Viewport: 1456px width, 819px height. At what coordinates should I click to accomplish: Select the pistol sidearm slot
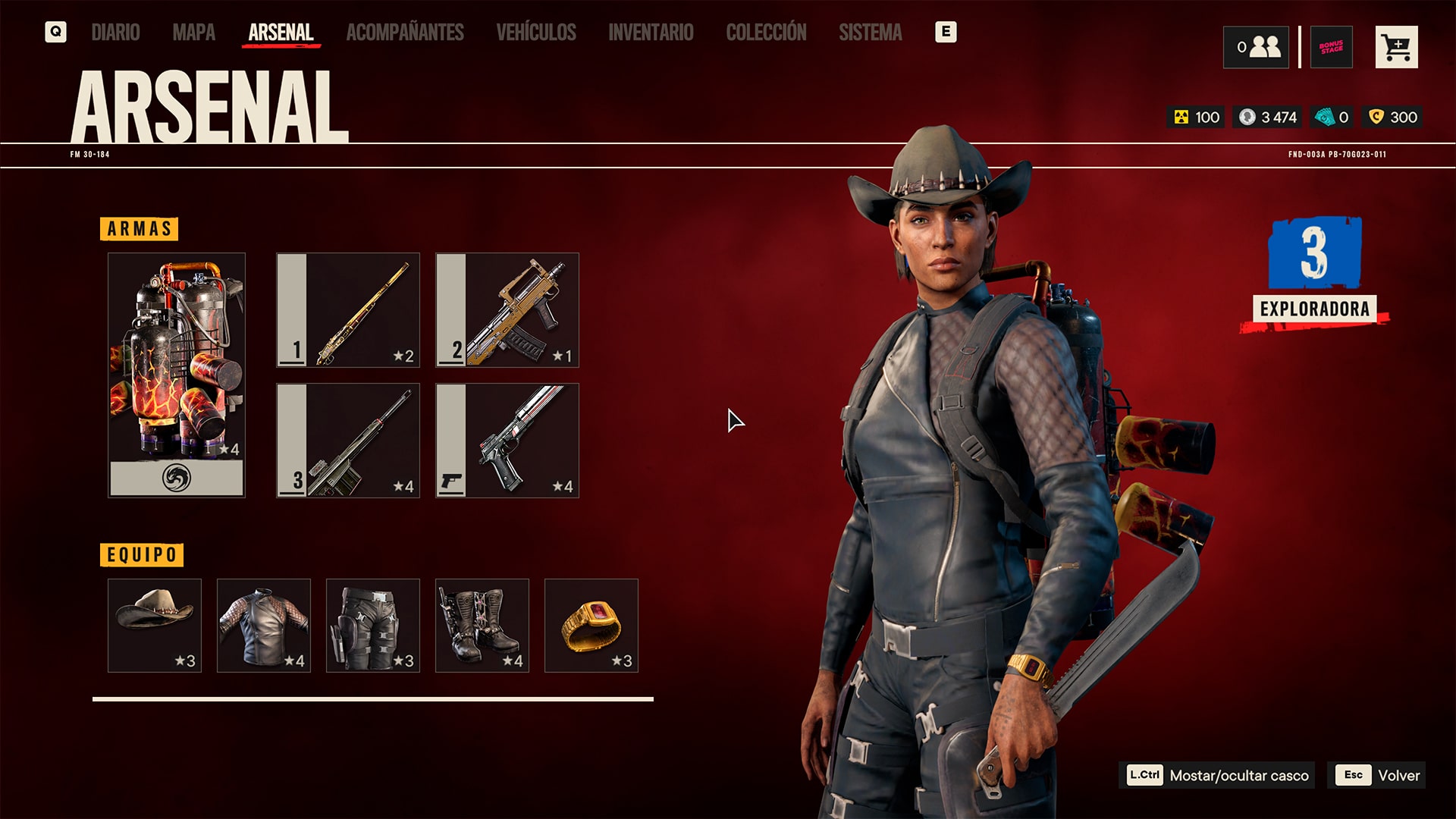(507, 441)
